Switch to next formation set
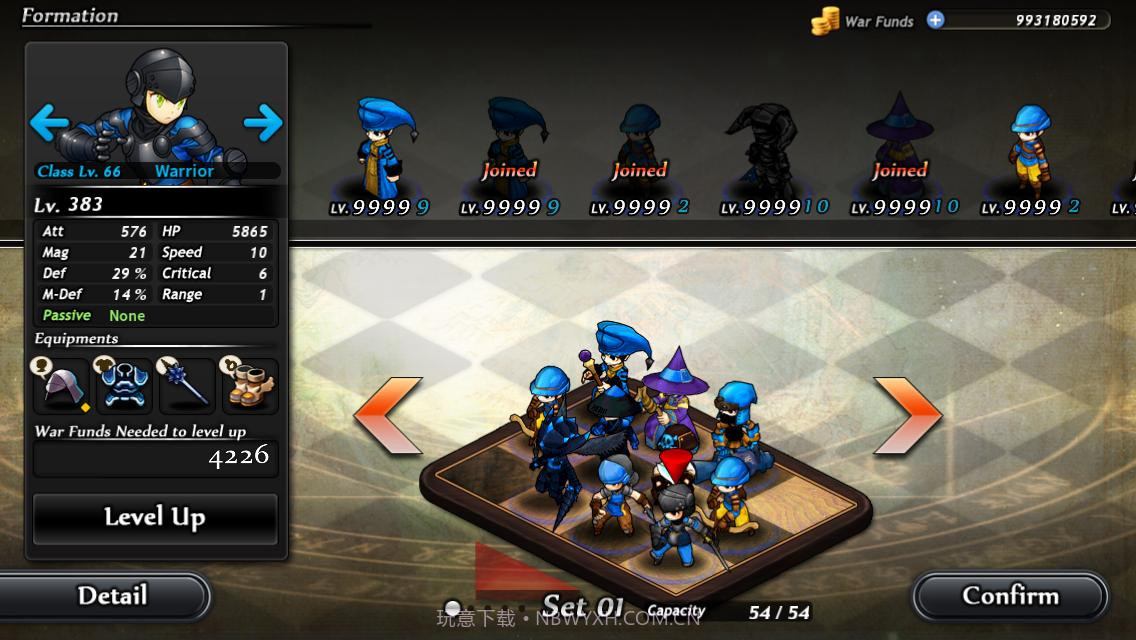The image size is (1136, 640). click(x=908, y=415)
